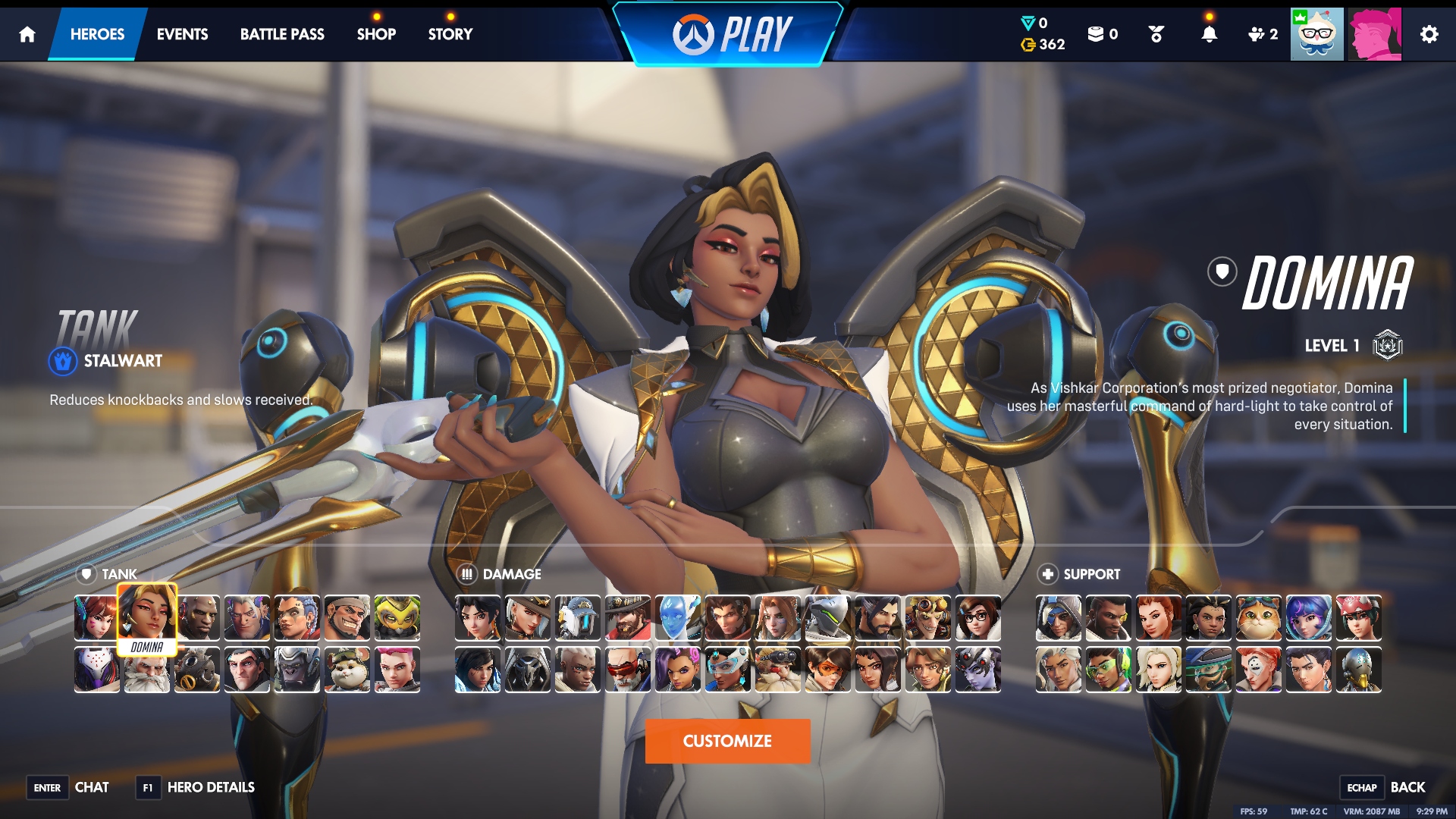1456x819 pixels.
Task: Select the Wrecking Ball hamster portrait
Action: (x=347, y=670)
